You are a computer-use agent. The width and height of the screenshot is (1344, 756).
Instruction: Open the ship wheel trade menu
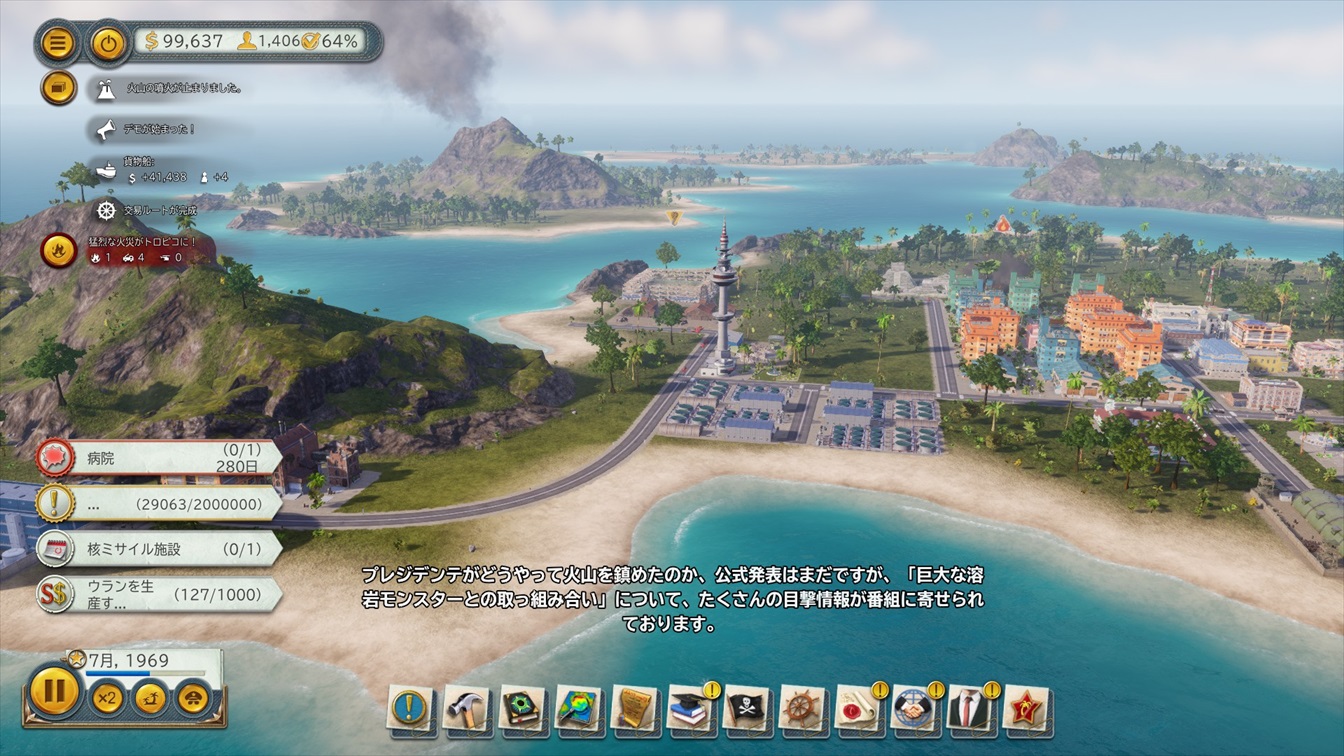coord(802,708)
